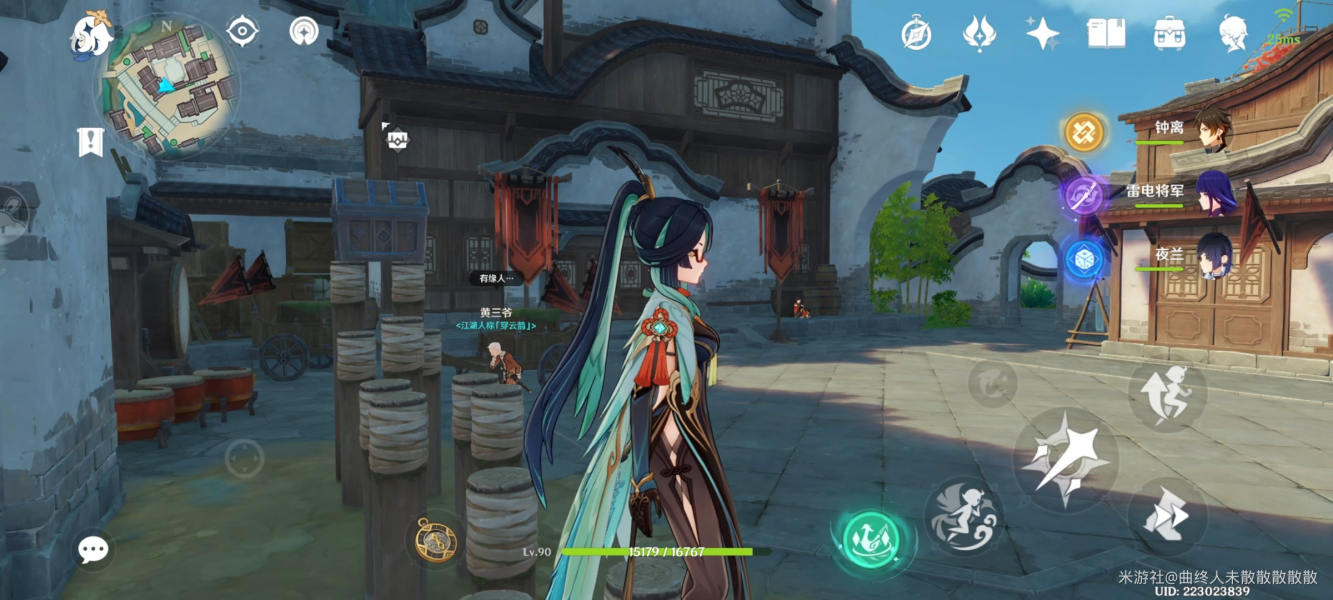
Task: Open the map via the minimap
Action: (166, 87)
